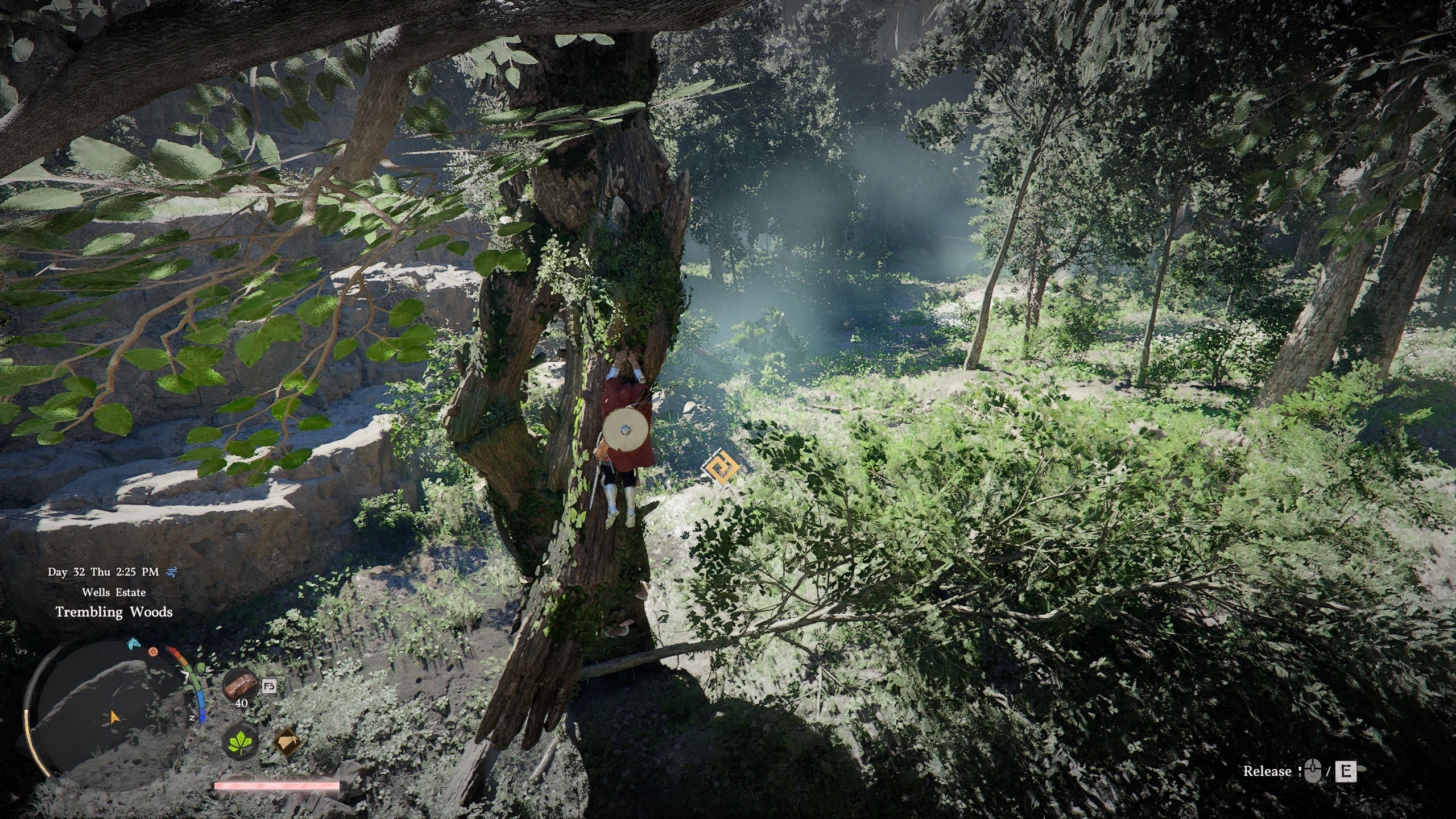Click the Wells Estate label
Image resolution: width=1456 pixels, height=819 pixels.
115,593
